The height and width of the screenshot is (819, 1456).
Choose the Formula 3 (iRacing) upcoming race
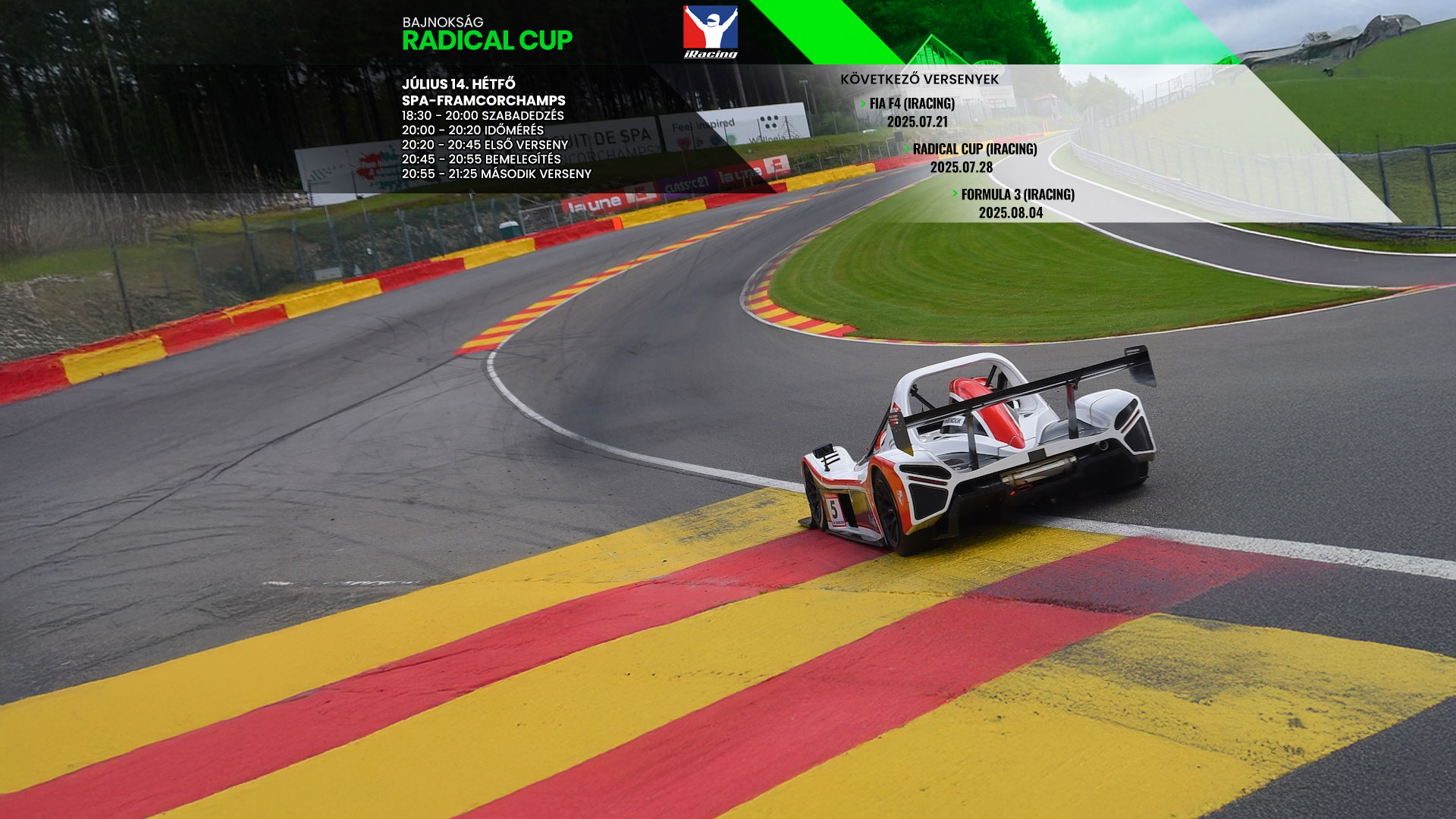click(1017, 195)
